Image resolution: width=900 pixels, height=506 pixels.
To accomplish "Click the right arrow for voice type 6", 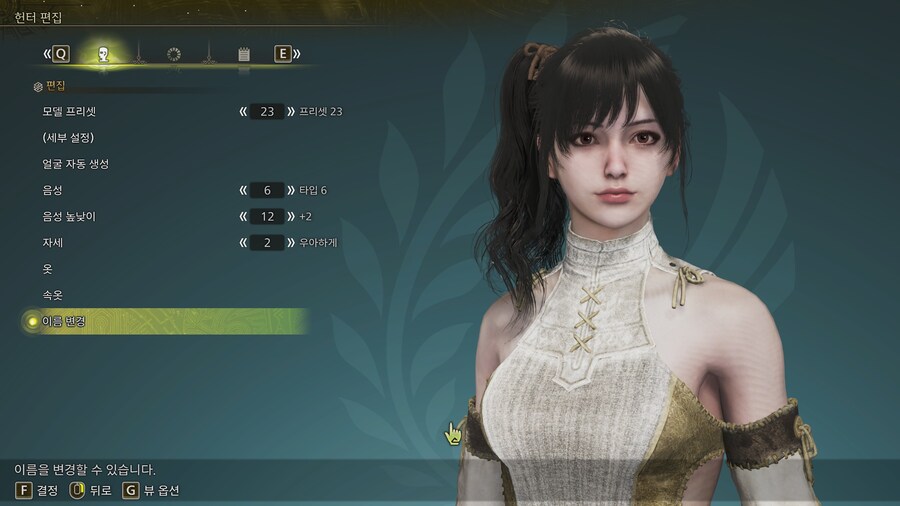I will 290,190.
